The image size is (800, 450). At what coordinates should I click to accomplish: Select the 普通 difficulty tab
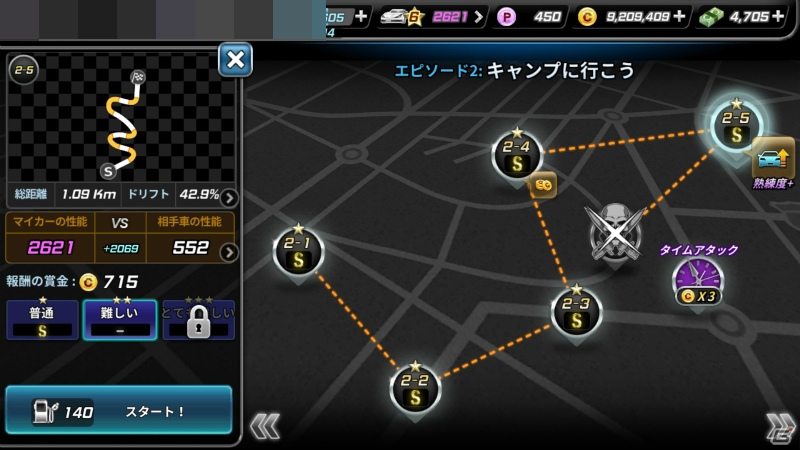(x=42, y=320)
